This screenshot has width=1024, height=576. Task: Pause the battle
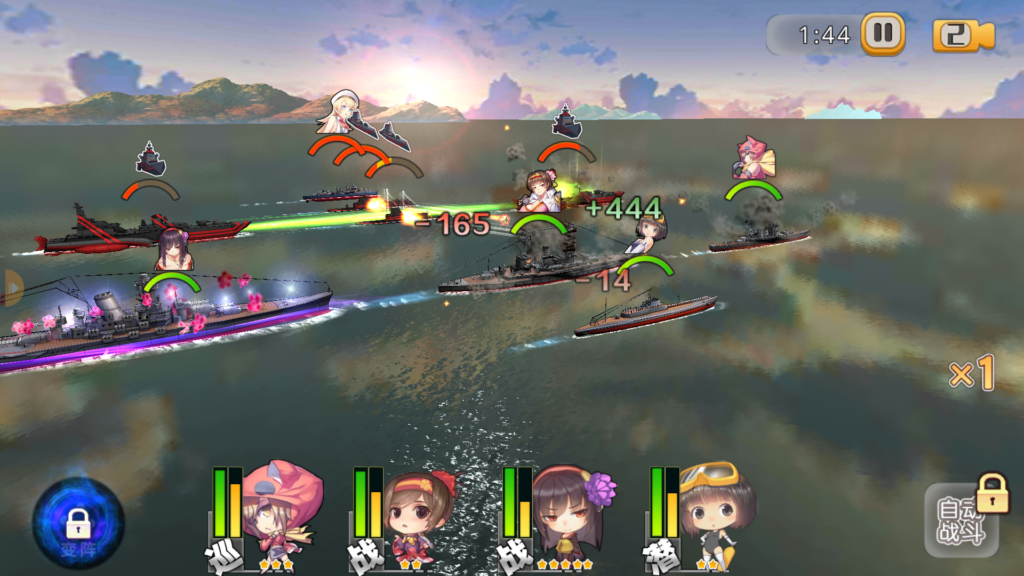point(882,33)
